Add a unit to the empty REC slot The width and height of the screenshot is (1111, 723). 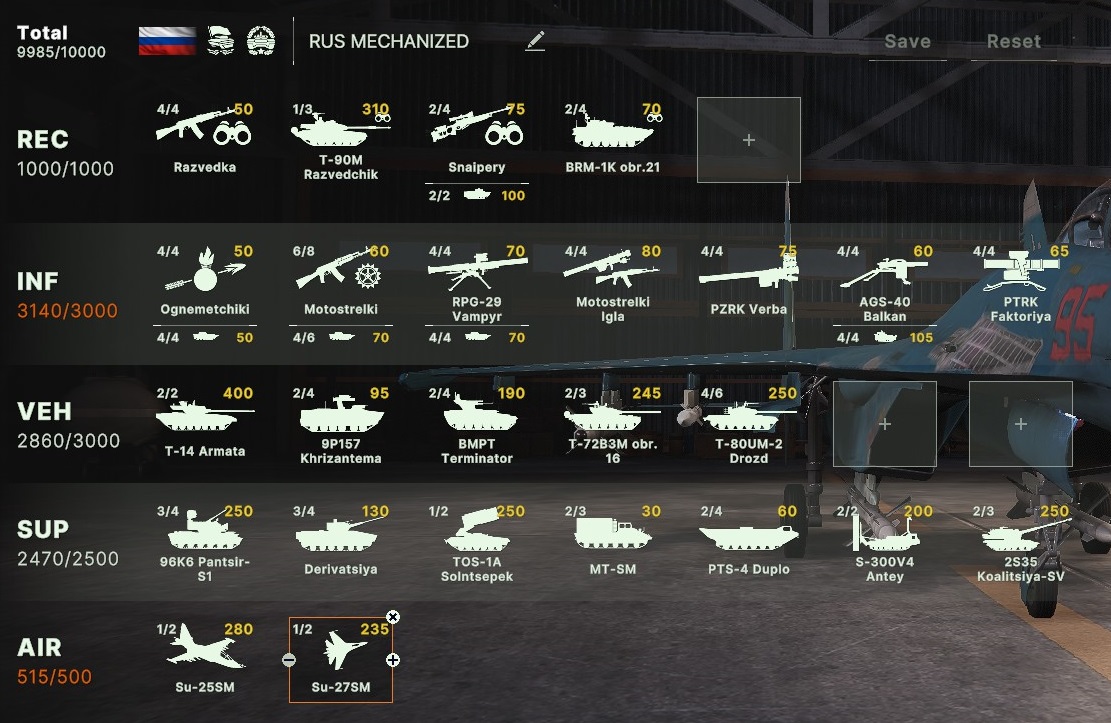coord(748,140)
